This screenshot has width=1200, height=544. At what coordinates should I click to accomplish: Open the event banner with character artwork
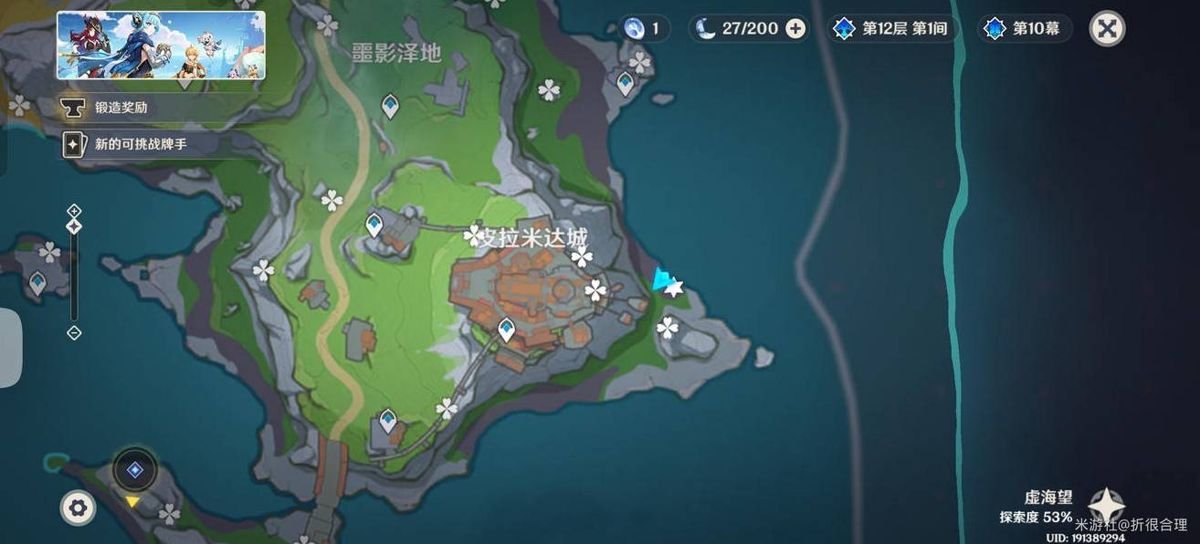click(161, 45)
